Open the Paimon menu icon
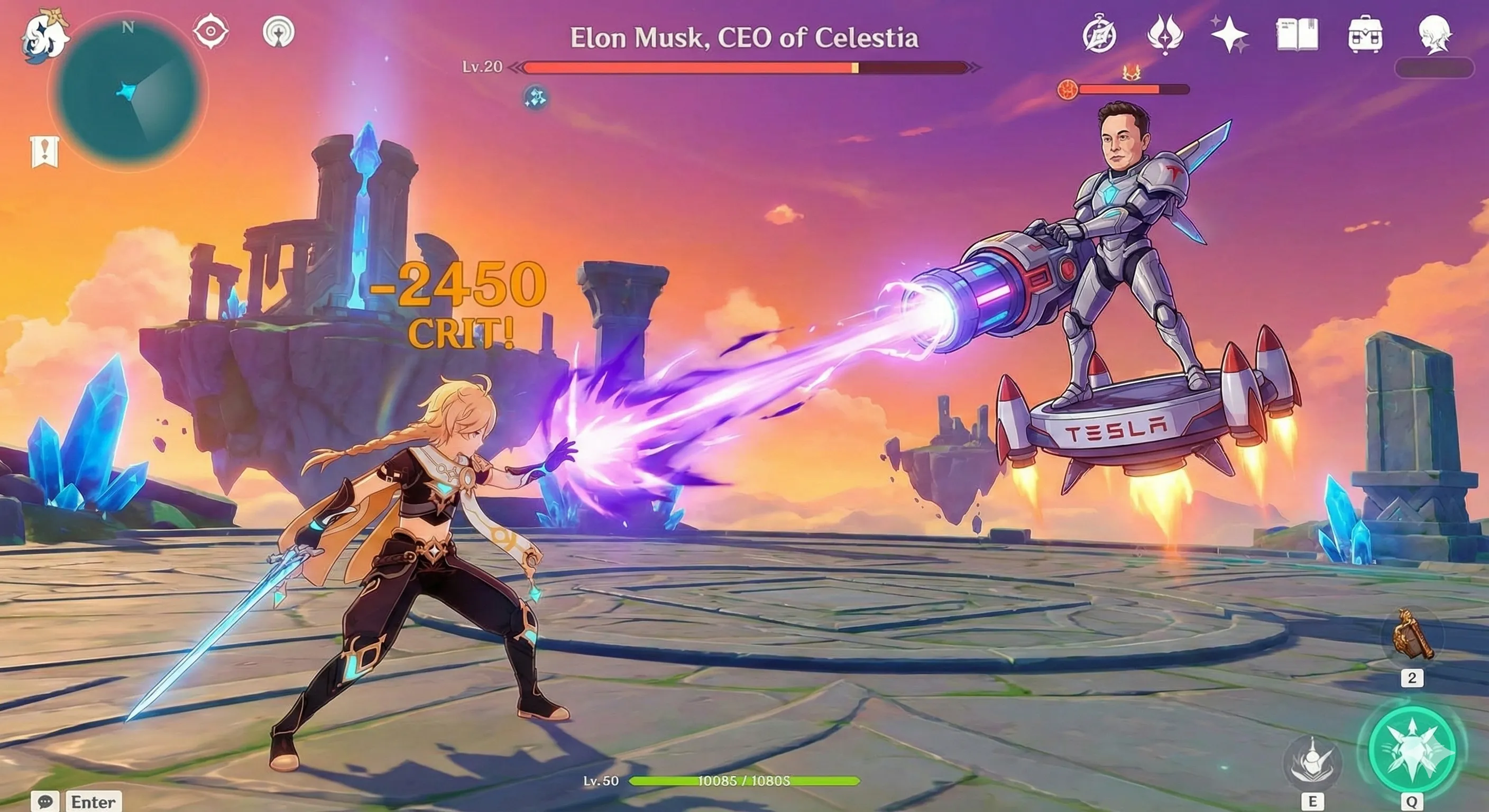The image size is (1489, 812). 43,35
